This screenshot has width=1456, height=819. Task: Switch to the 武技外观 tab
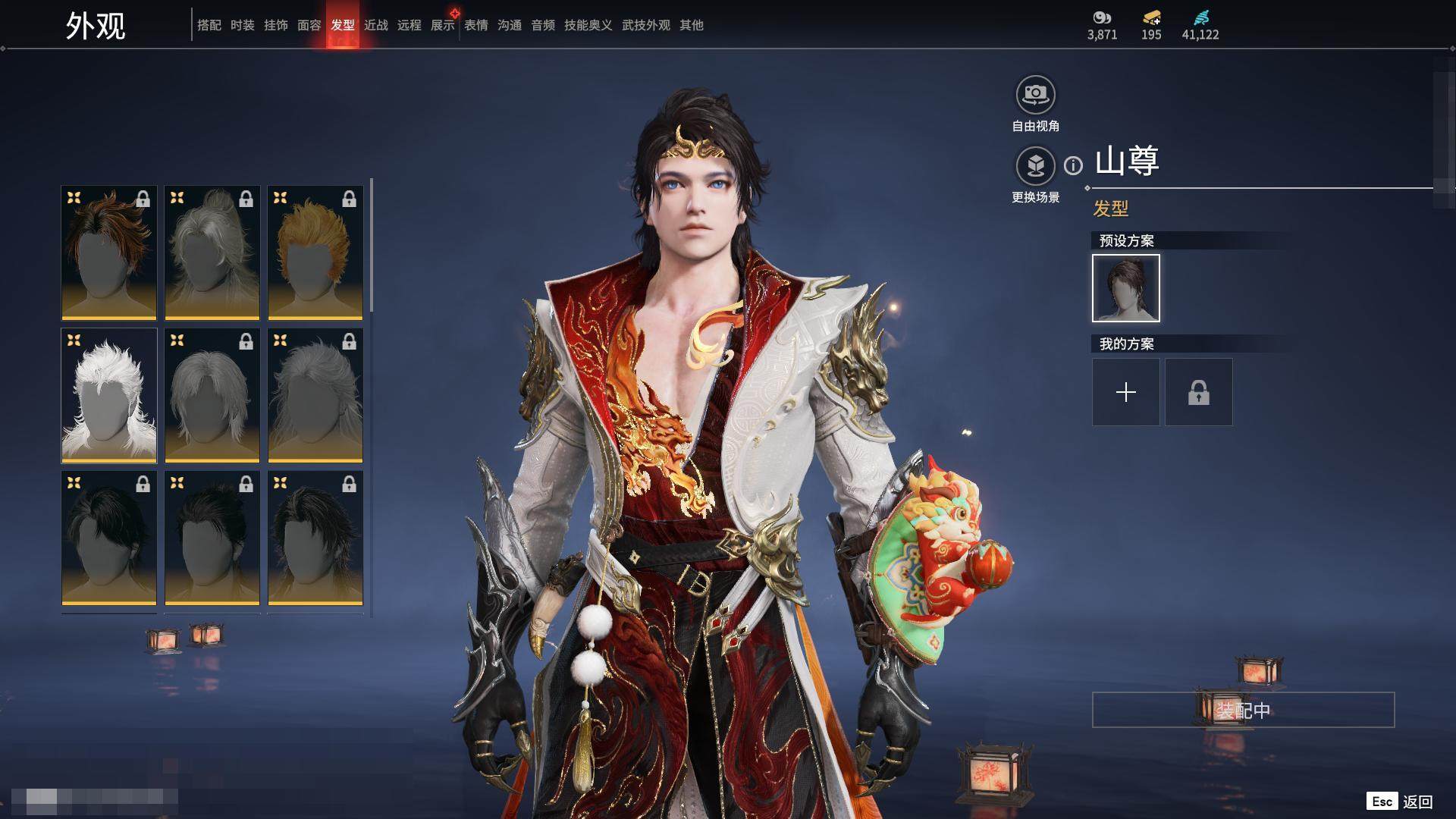click(645, 25)
